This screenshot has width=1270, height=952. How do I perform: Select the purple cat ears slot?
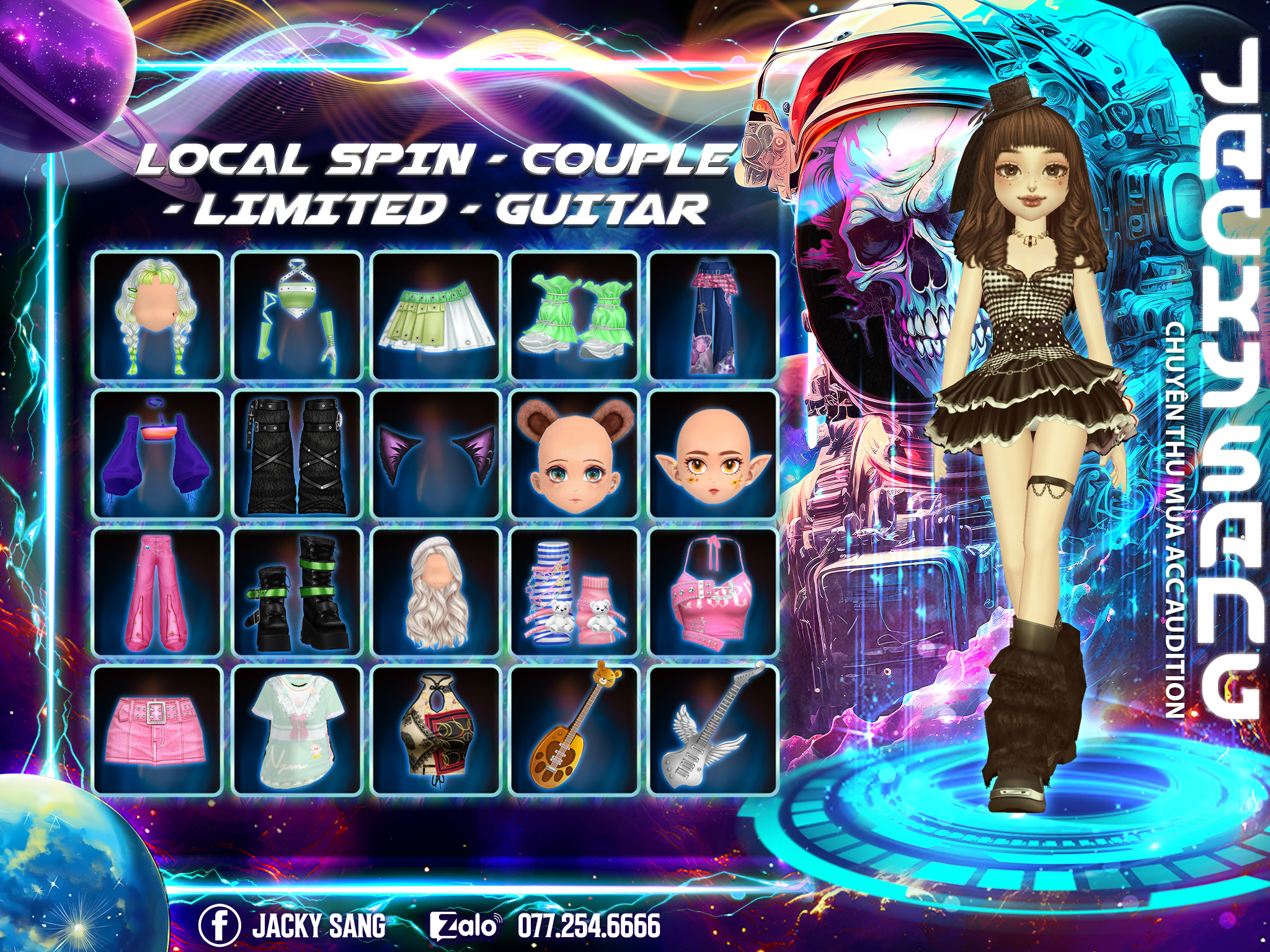click(x=436, y=454)
